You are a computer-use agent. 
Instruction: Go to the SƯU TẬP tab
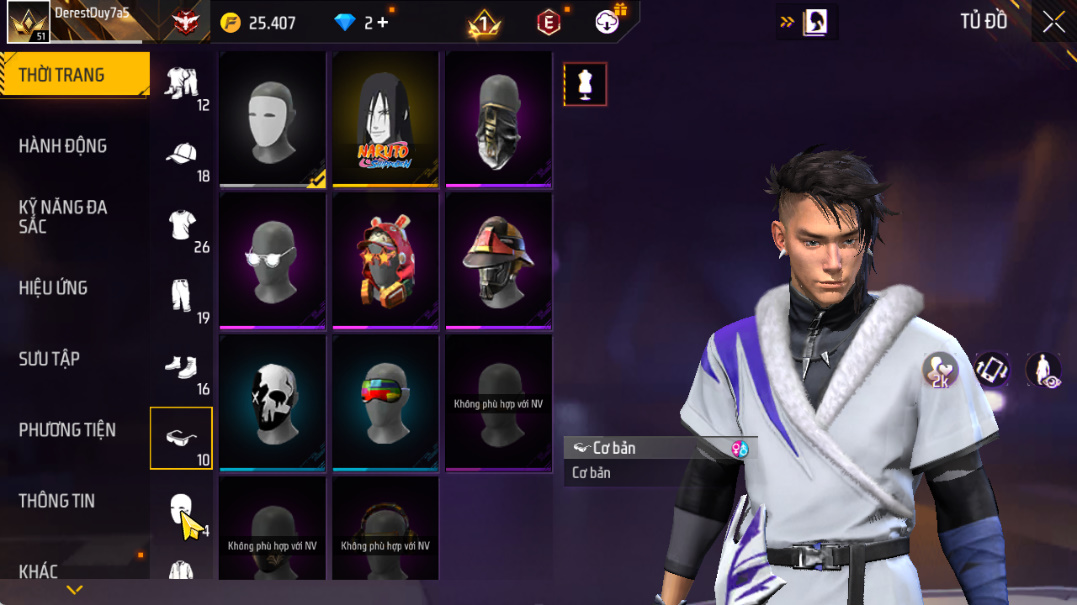coord(49,359)
